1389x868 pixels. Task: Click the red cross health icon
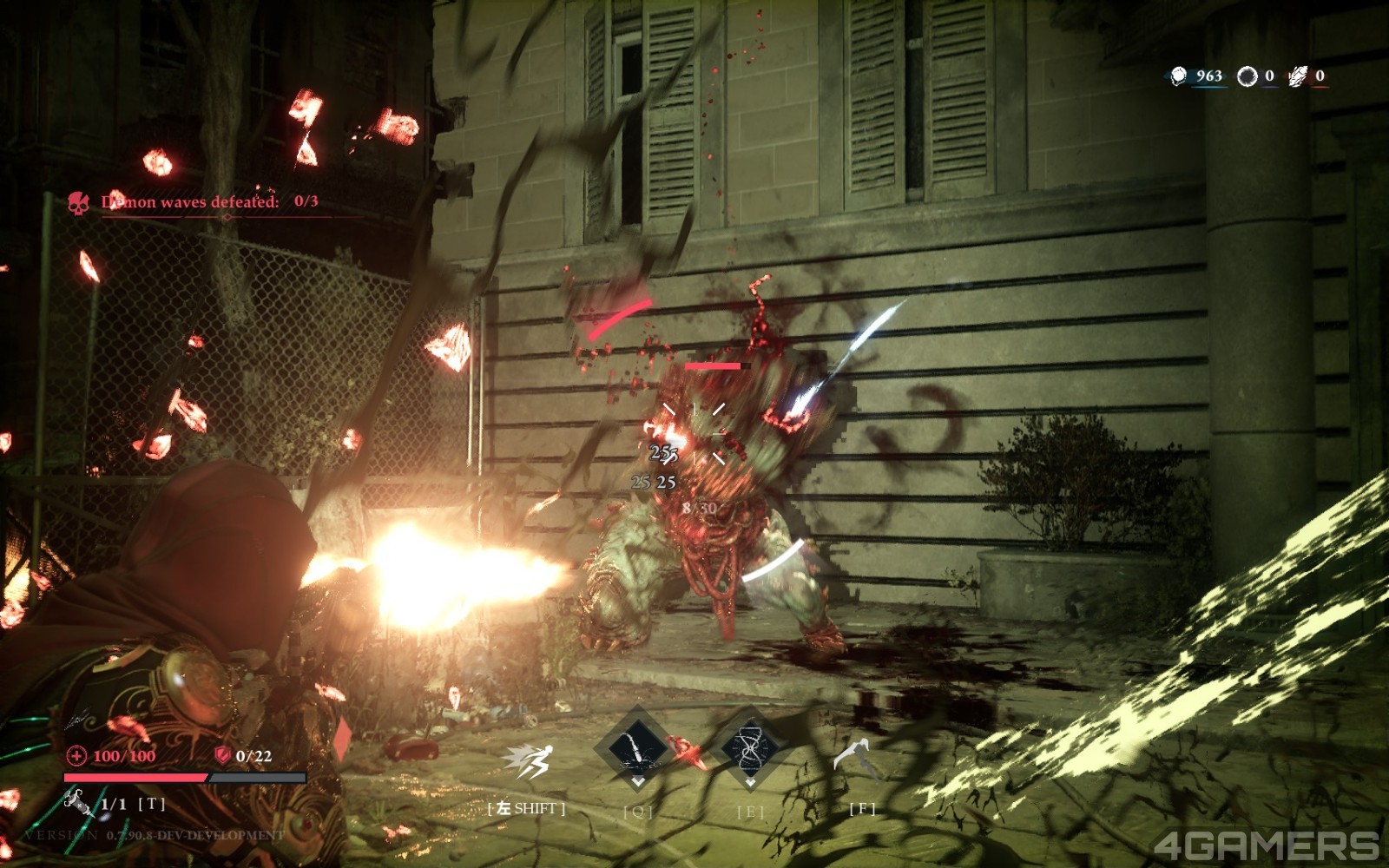click(x=76, y=755)
